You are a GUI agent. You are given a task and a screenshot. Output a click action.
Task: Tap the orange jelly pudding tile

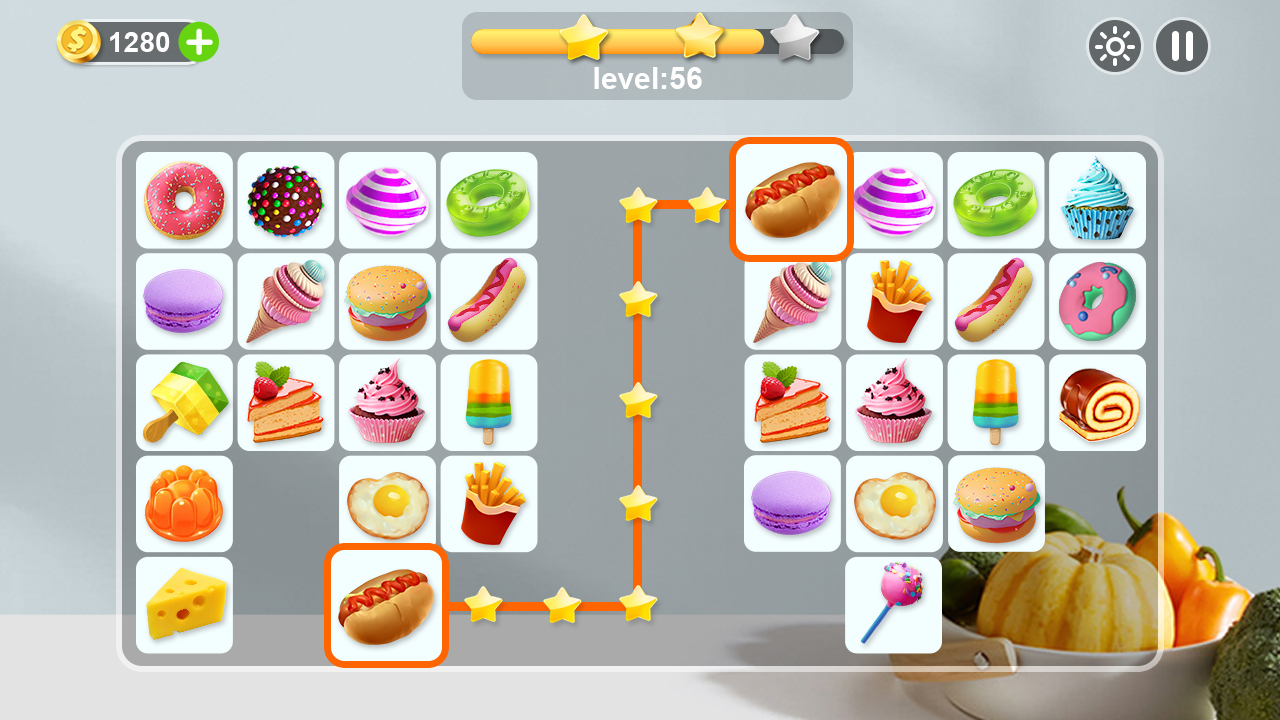[x=184, y=503]
